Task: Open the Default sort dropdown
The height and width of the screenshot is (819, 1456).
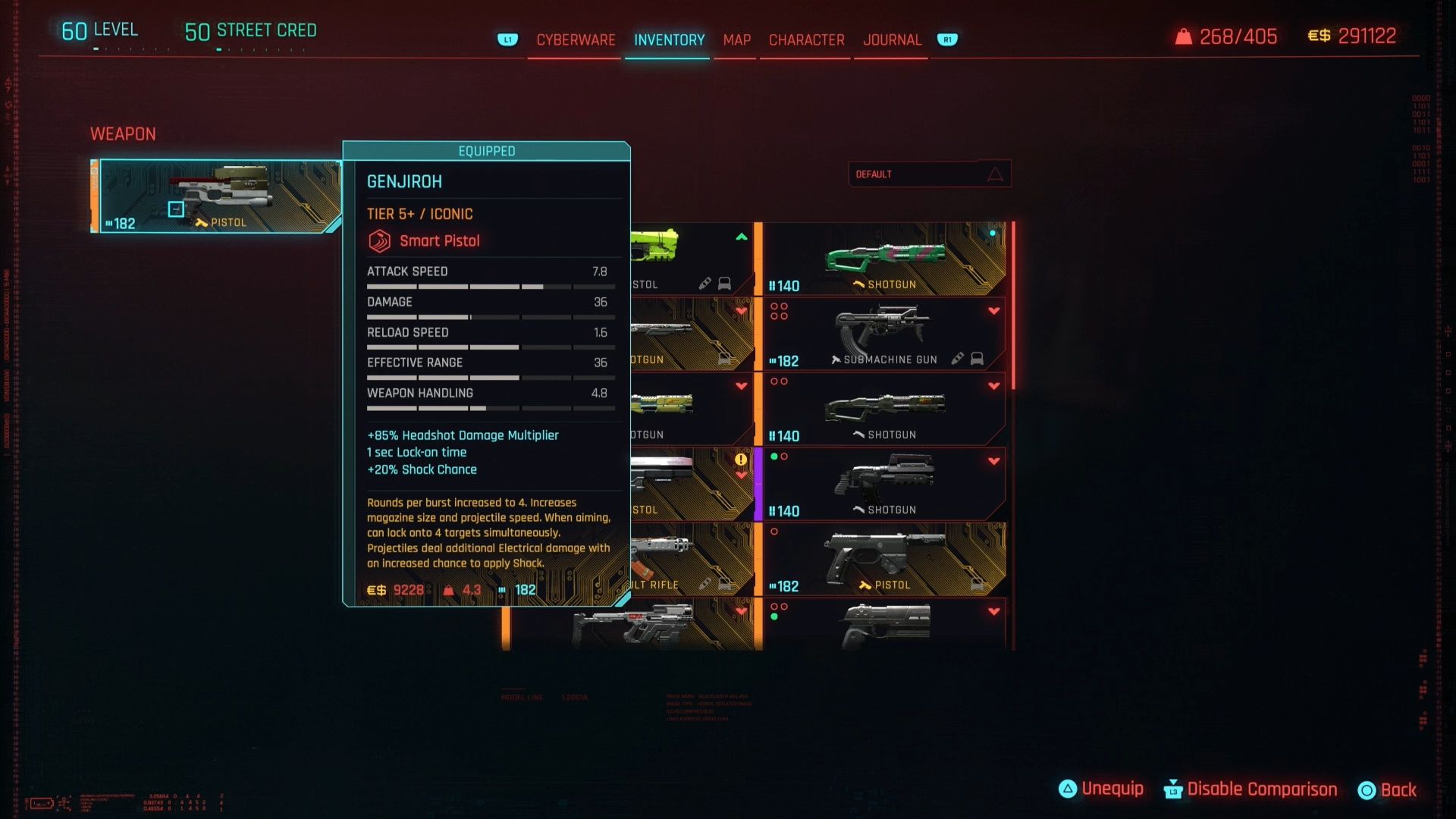Action: coord(929,174)
